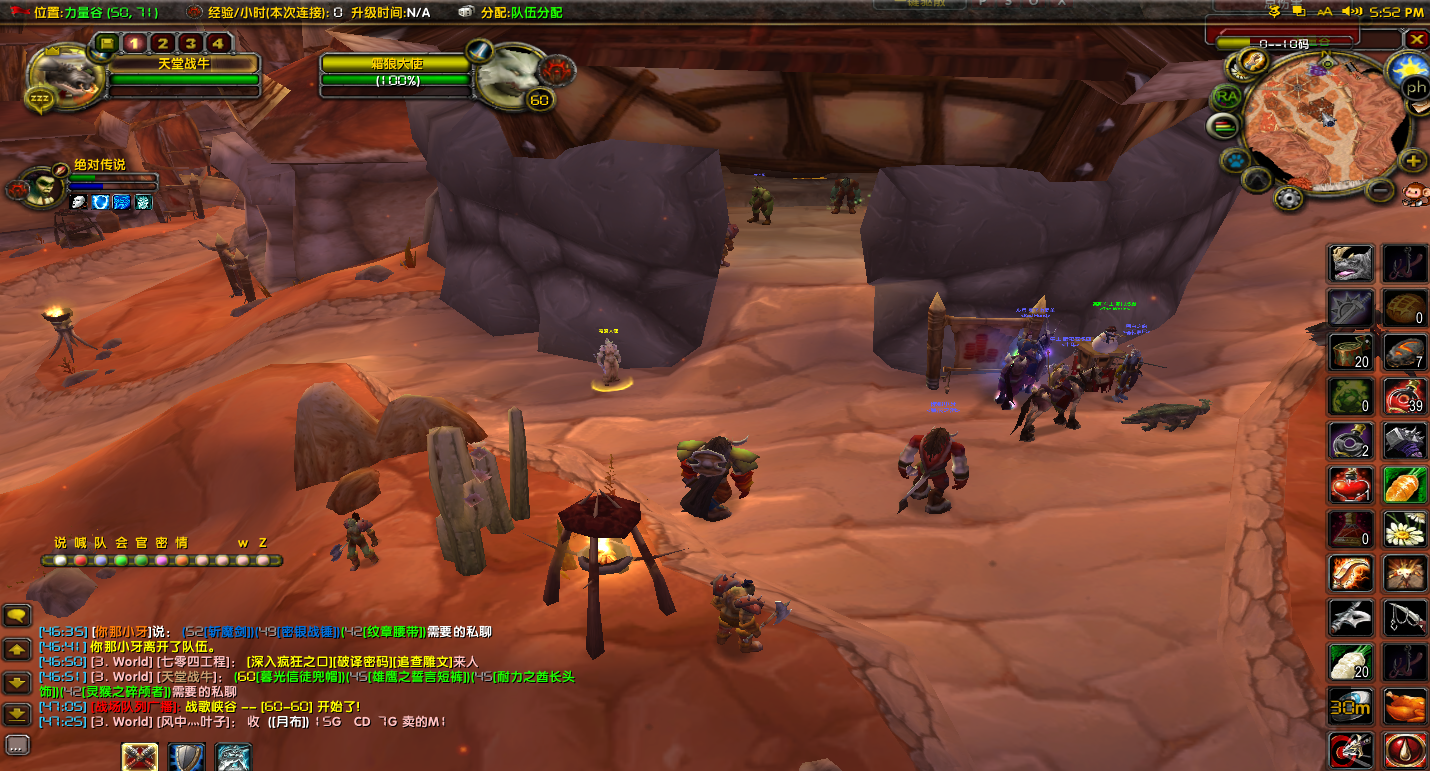Open the gear settings button by minimap
This screenshot has height=771, width=1430.
pos(1290,198)
